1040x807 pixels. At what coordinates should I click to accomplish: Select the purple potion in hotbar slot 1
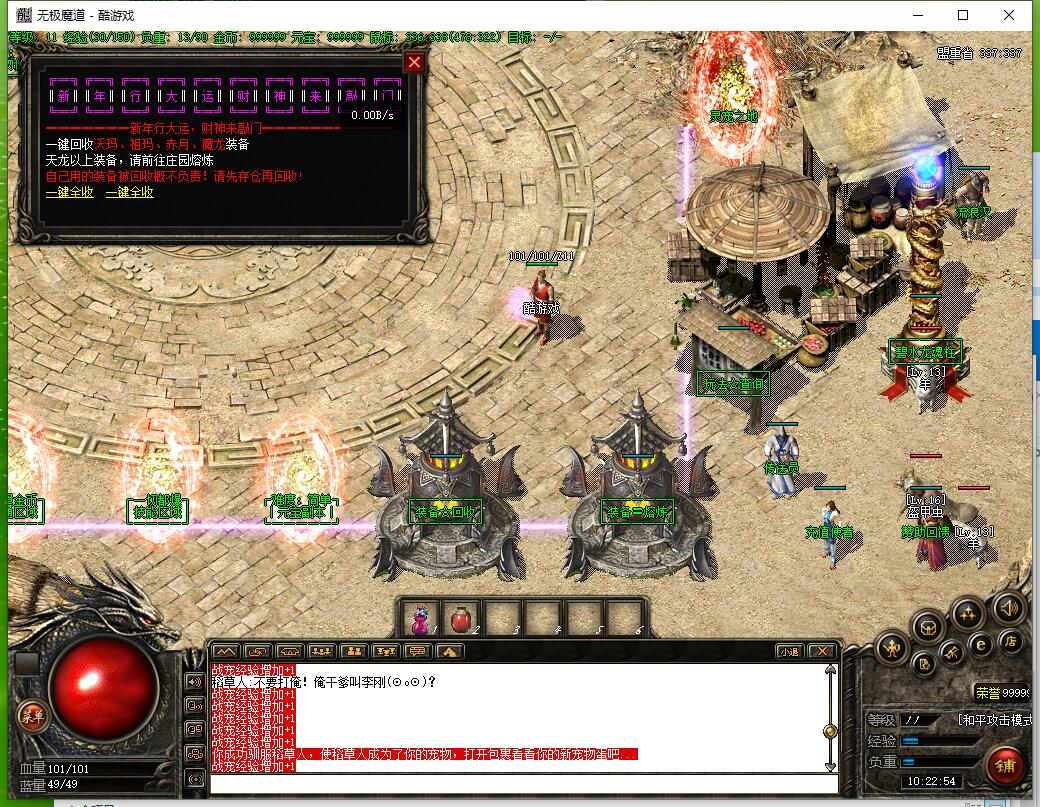(420, 620)
